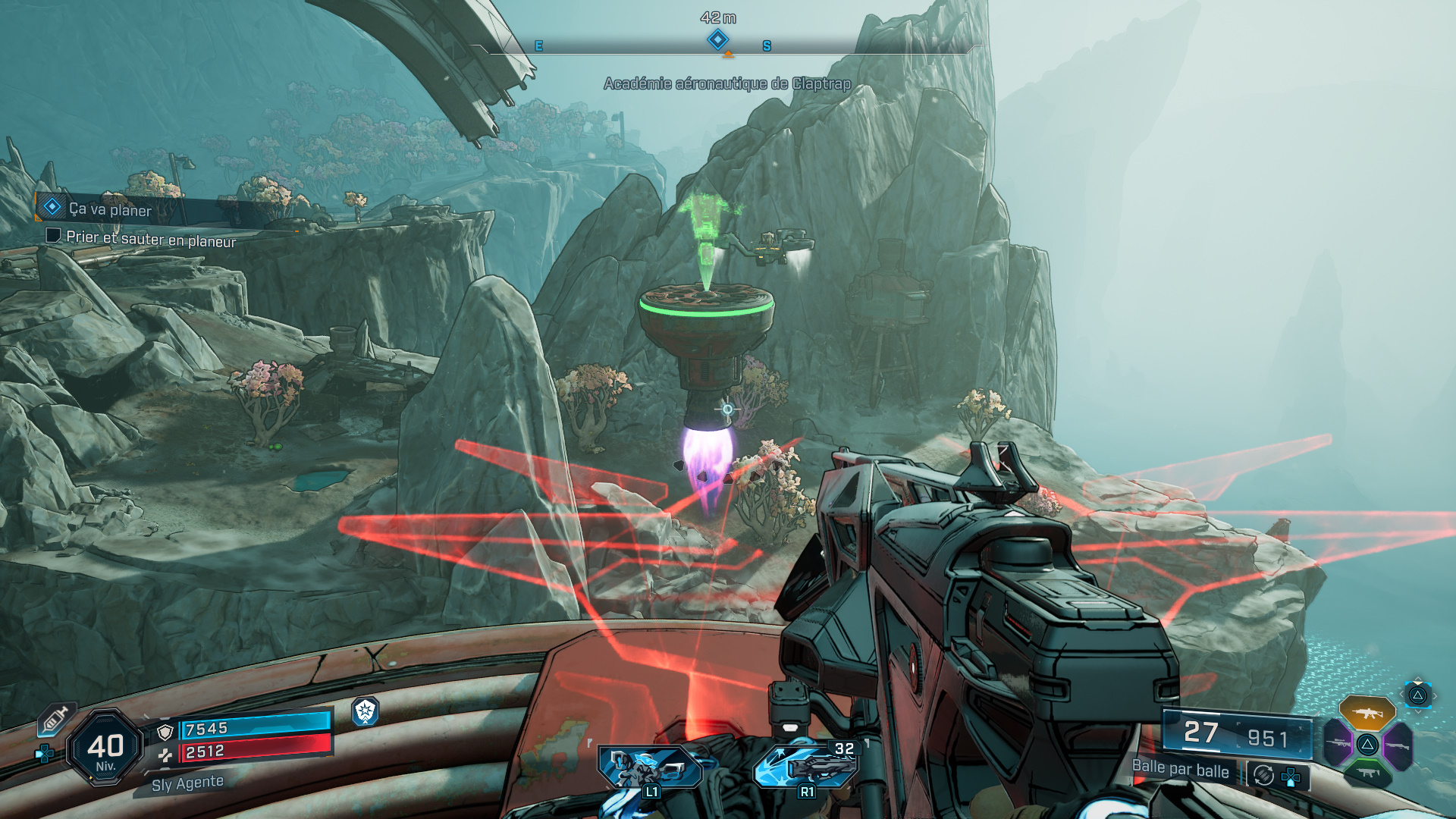The height and width of the screenshot is (819, 1456).
Task: Select the blue diamond waypoint on compass
Action: click(x=717, y=39)
